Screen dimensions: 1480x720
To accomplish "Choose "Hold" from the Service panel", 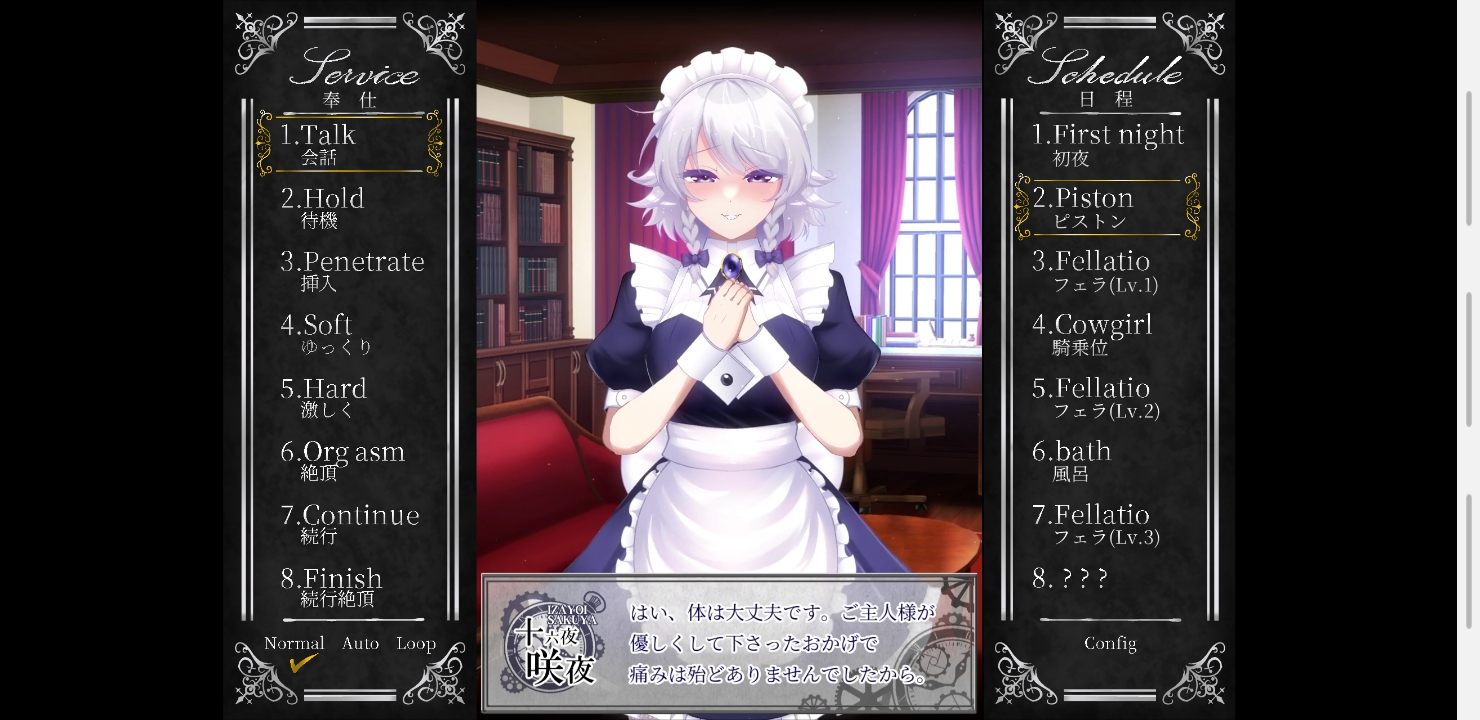I will click(x=322, y=199).
